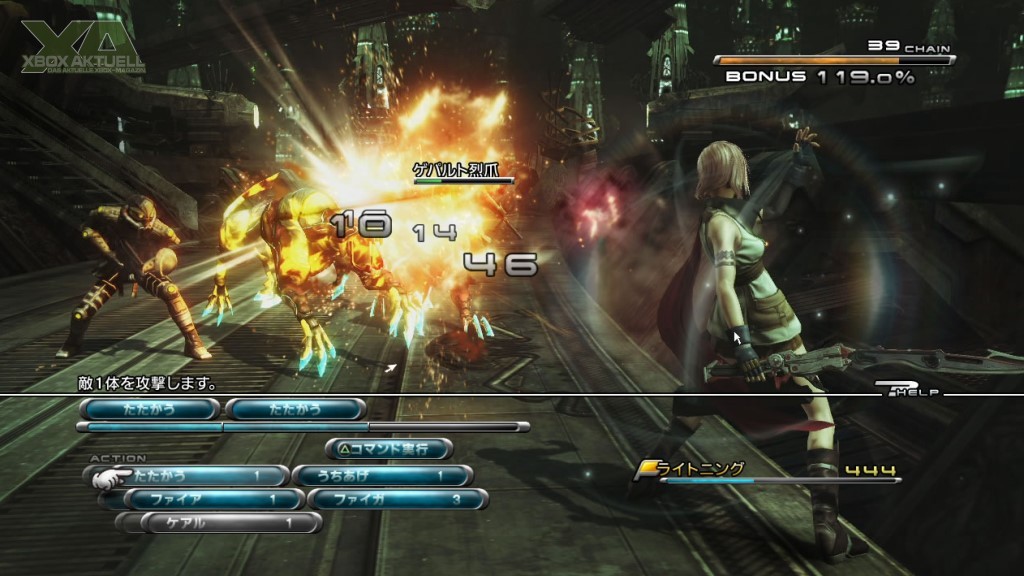
Task: Choose the ケアル healing command
Action: coord(230,522)
